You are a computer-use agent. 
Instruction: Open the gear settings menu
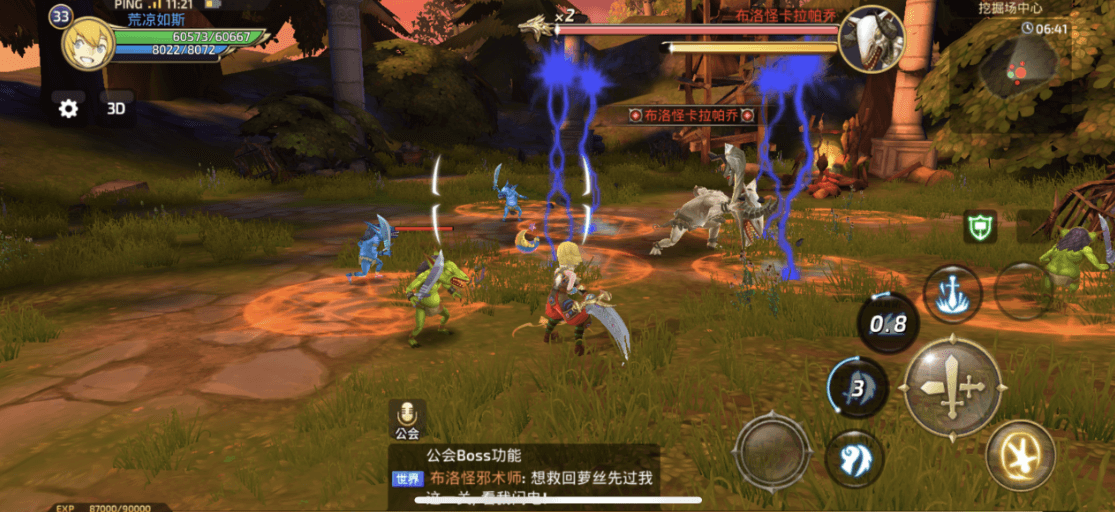click(x=68, y=109)
